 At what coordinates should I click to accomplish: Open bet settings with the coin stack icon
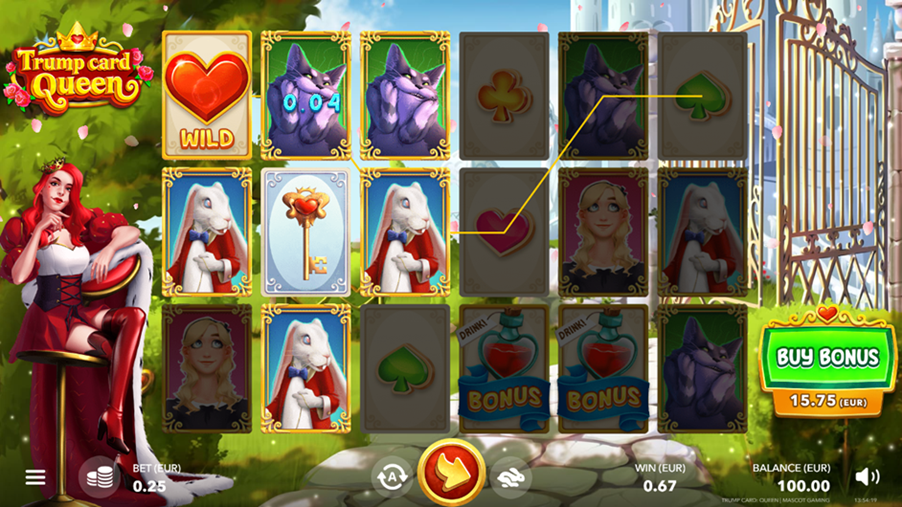coord(99,477)
